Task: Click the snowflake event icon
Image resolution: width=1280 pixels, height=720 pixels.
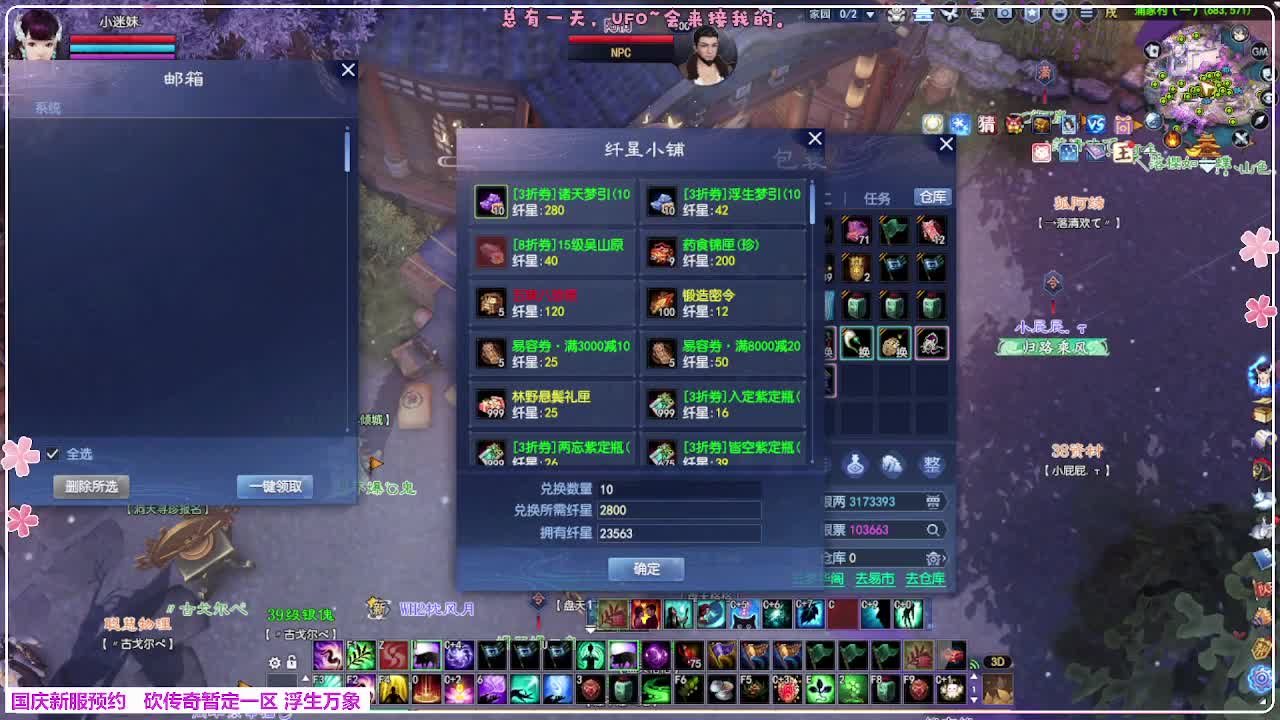Action: click(x=959, y=124)
